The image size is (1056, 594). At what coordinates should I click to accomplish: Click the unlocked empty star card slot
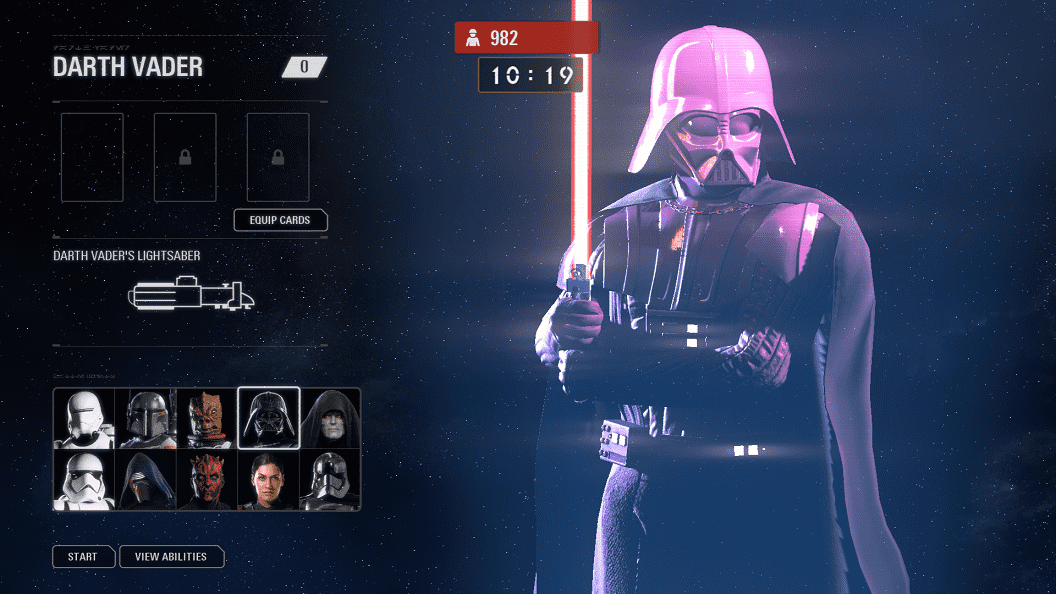pyautogui.click(x=92, y=157)
